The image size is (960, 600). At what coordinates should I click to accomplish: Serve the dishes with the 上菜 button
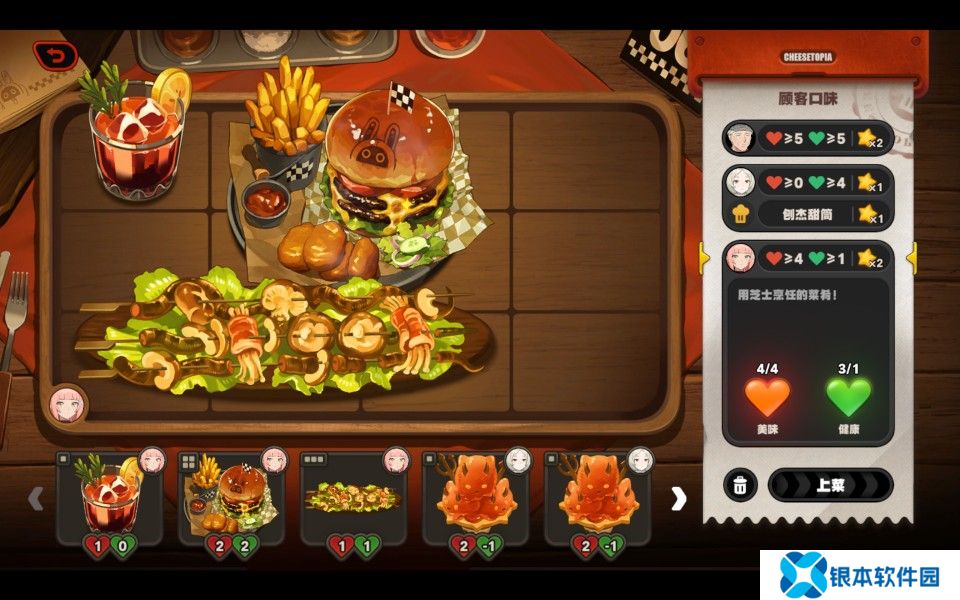[x=830, y=485]
